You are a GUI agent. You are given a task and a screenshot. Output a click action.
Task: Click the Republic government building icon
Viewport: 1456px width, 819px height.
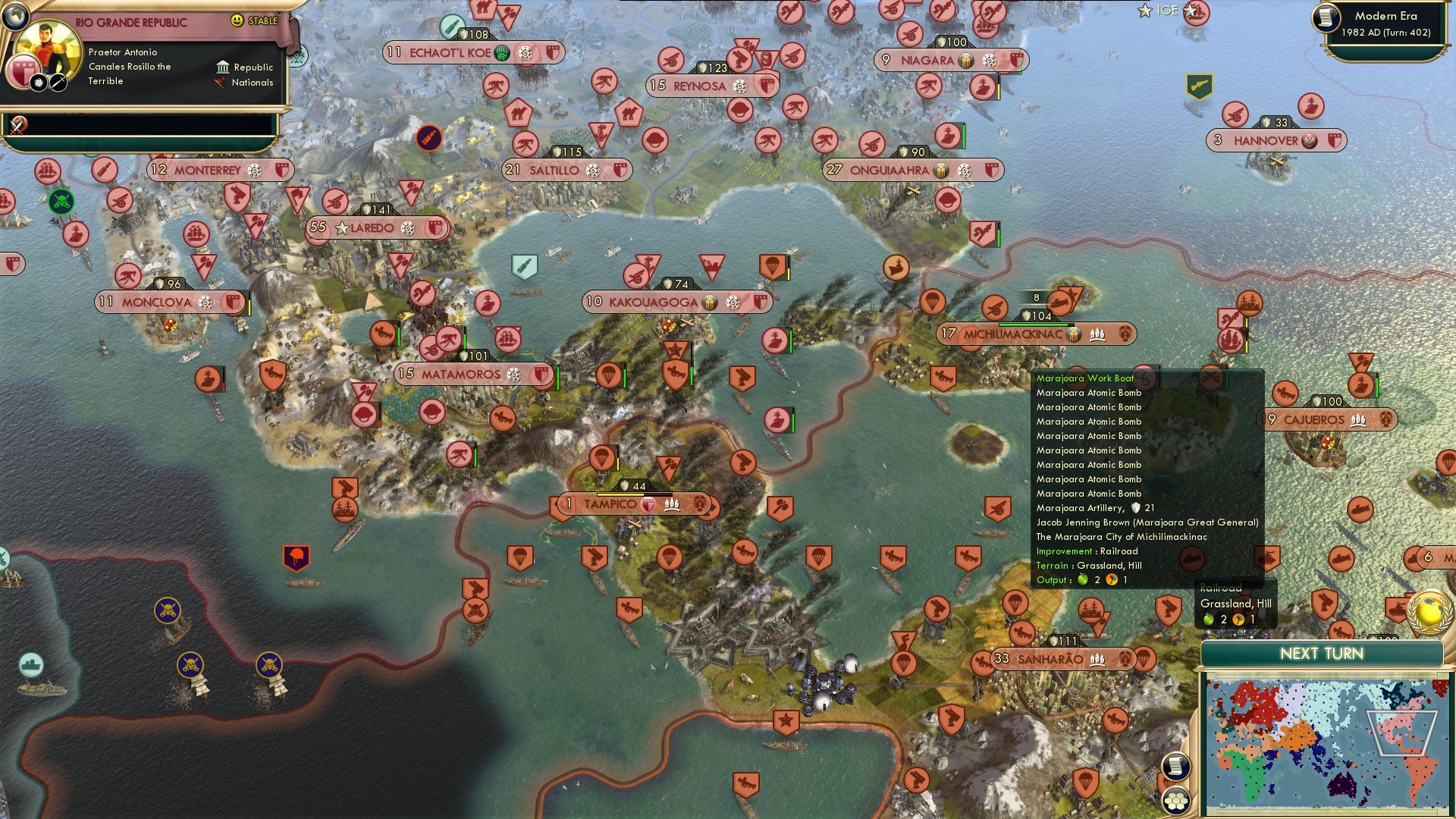223,68
